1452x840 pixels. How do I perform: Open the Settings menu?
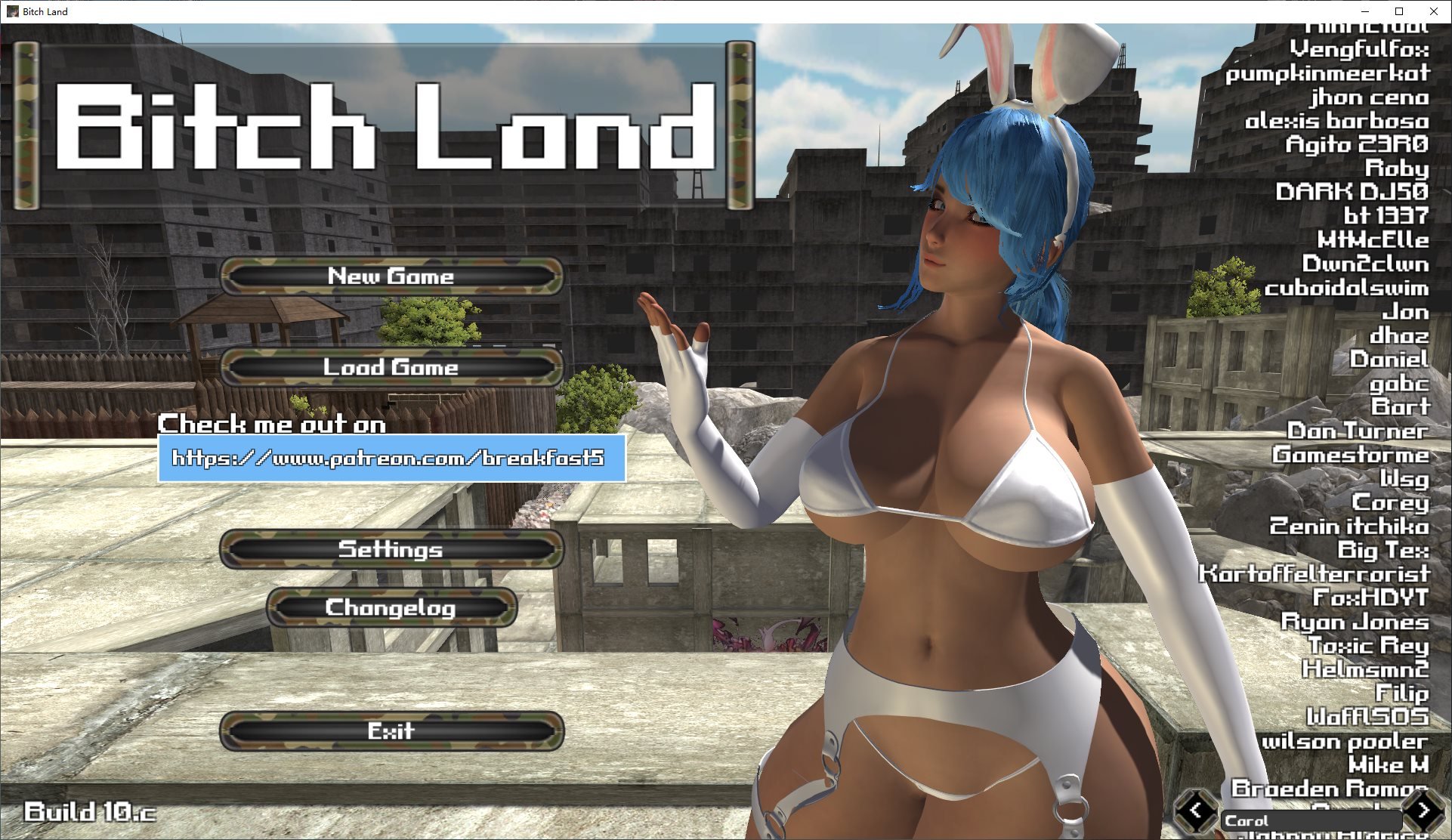tap(391, 549)
